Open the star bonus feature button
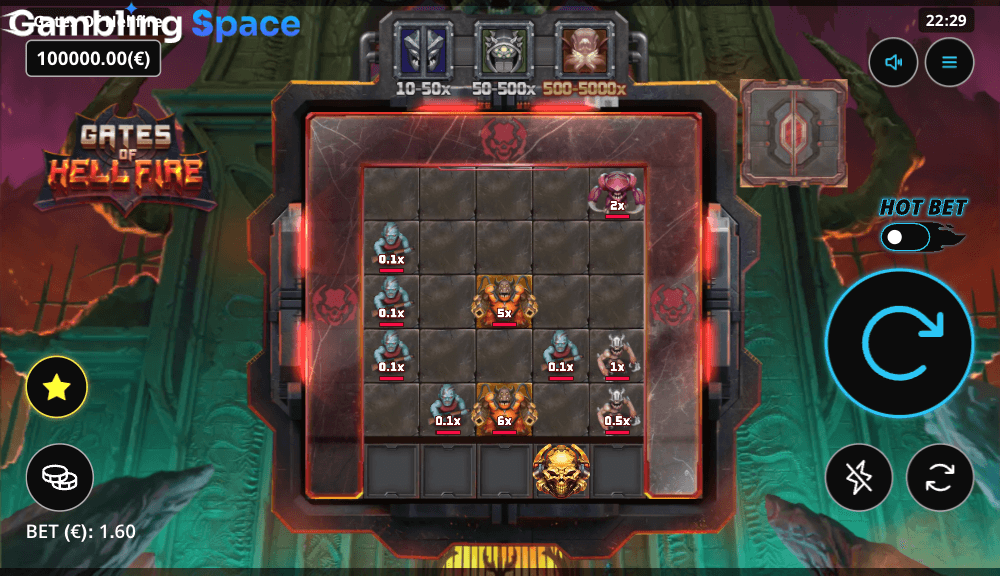The height and width of the screenshot is (576, 1000). click(57, 387)
